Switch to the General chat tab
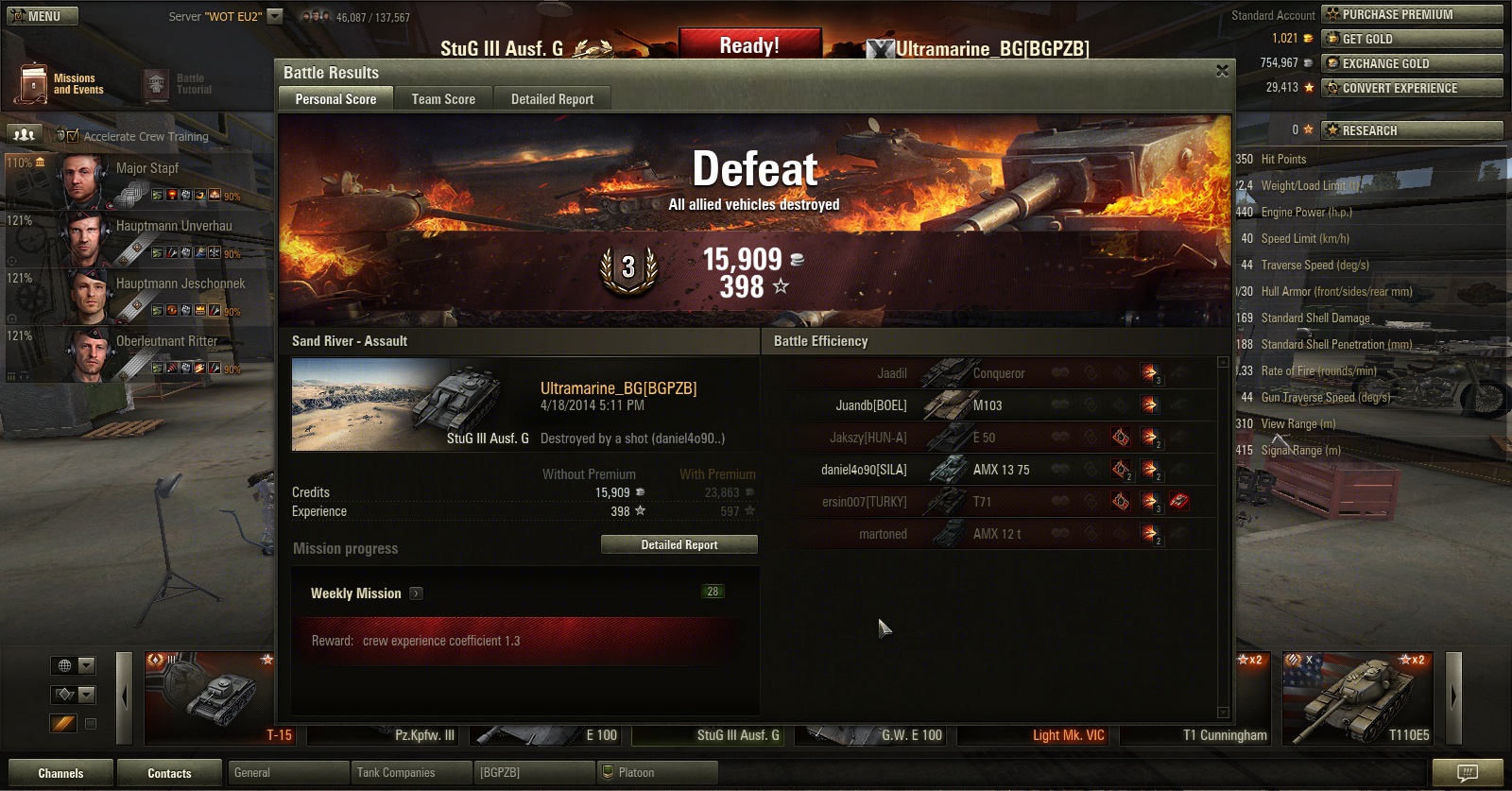1512x791 pixels. (287, 773)
